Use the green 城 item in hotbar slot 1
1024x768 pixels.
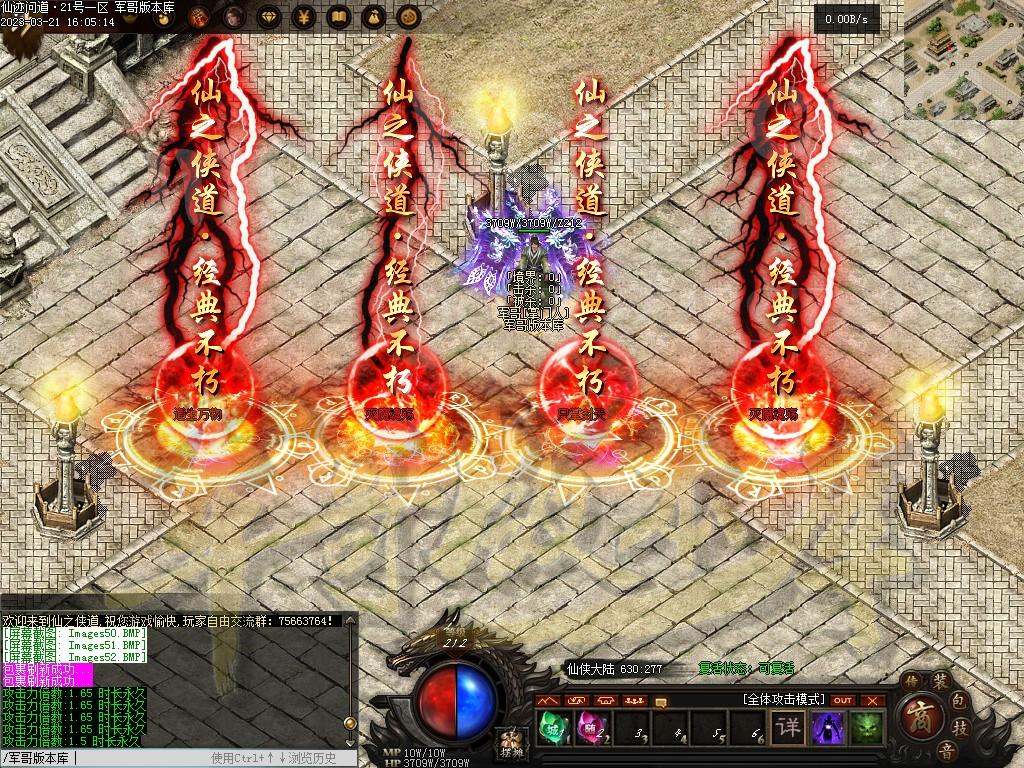pyautogui.click(x=552, y=727)
